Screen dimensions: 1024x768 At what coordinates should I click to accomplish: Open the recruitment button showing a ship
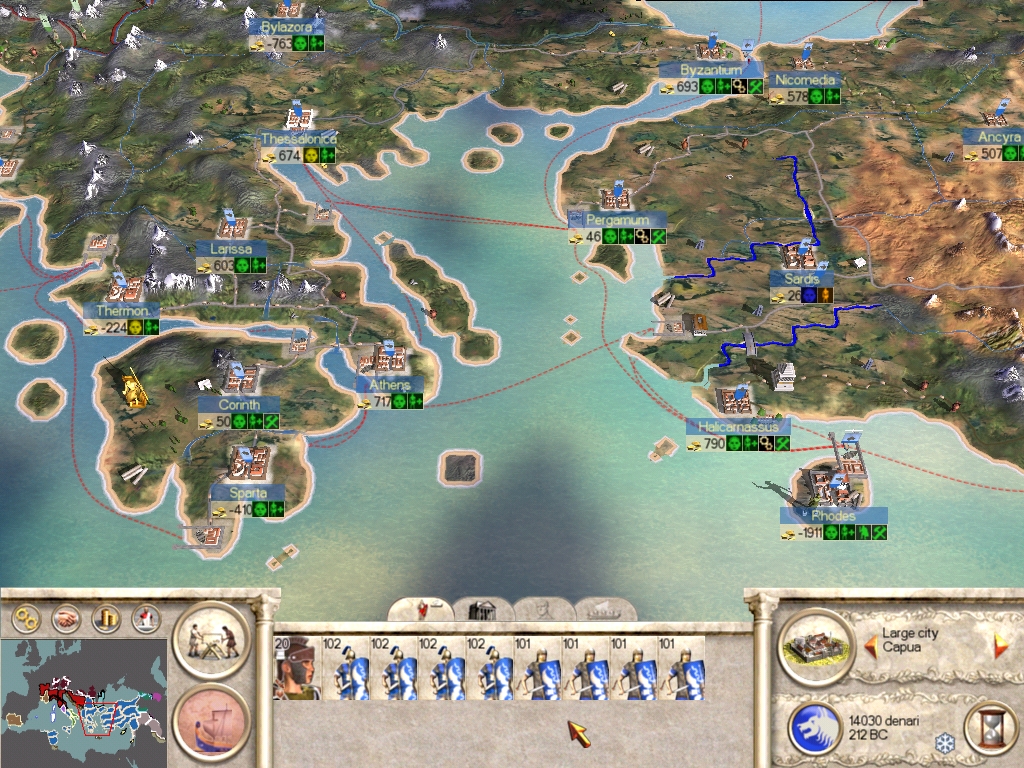(x=211, y=721)
